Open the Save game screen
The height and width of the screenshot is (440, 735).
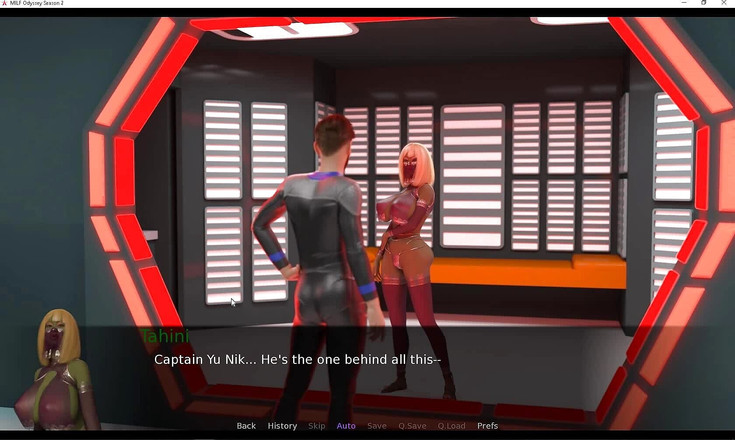[x=377, y=426]
